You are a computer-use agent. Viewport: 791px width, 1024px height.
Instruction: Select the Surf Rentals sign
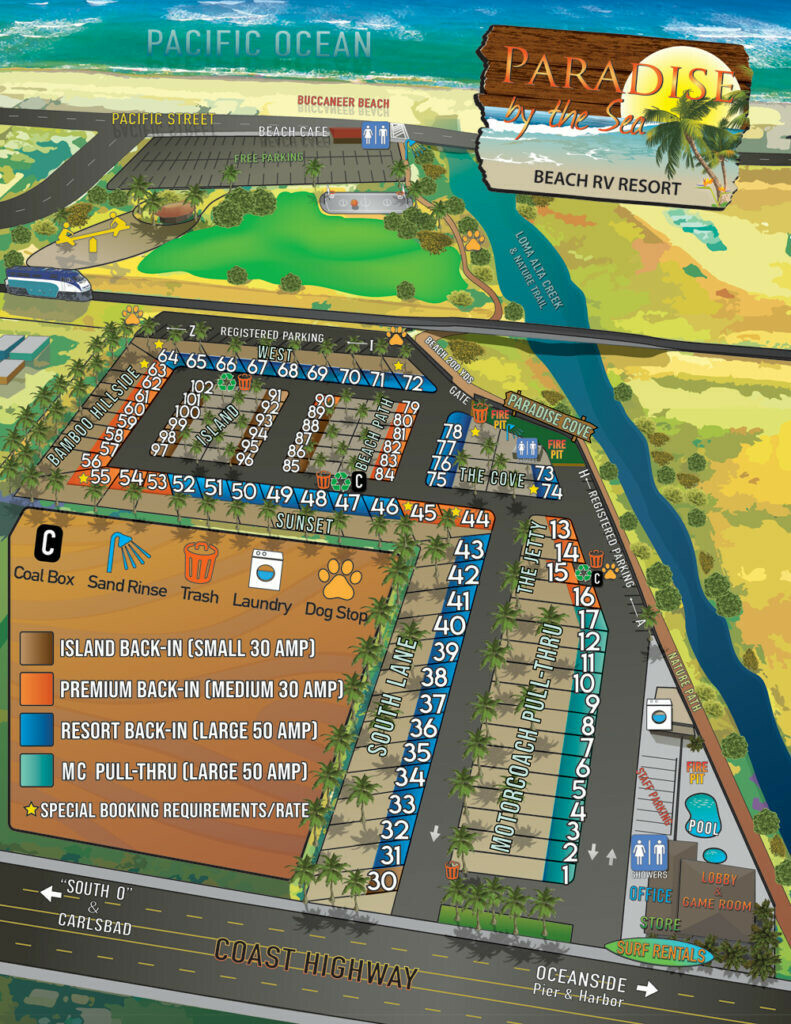click(659, 949)
